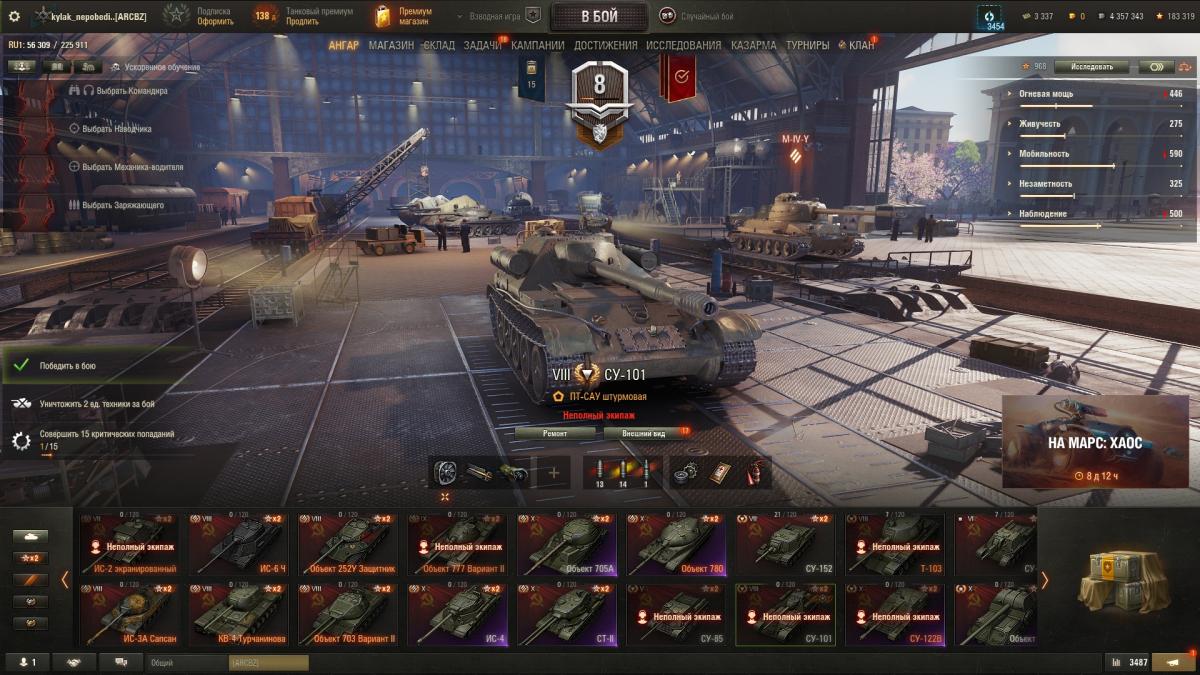This screenshot has height=675, width=1200.
Task: Select the Объект 780 tank in carousel
Action: click(677, 544)
